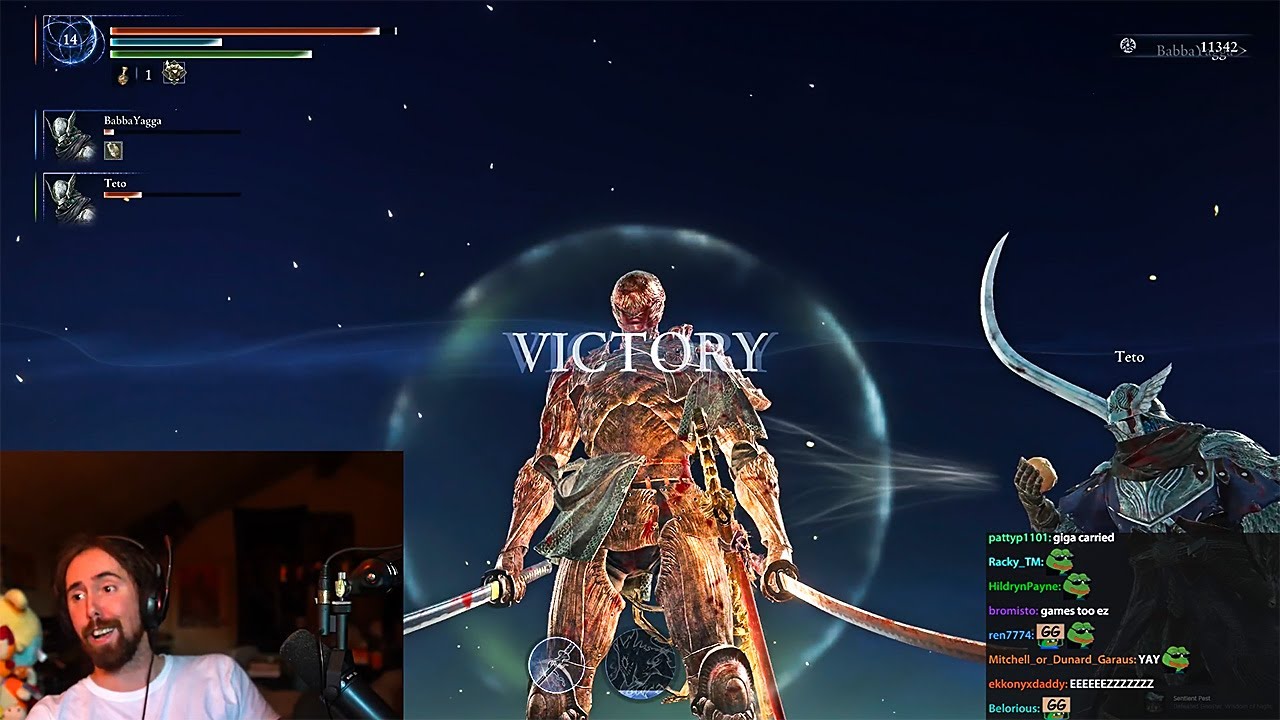Viewport: 1280px width, 720px height.
Task: Click HildrynPayne's username in chat
Action: point(1023,587)
